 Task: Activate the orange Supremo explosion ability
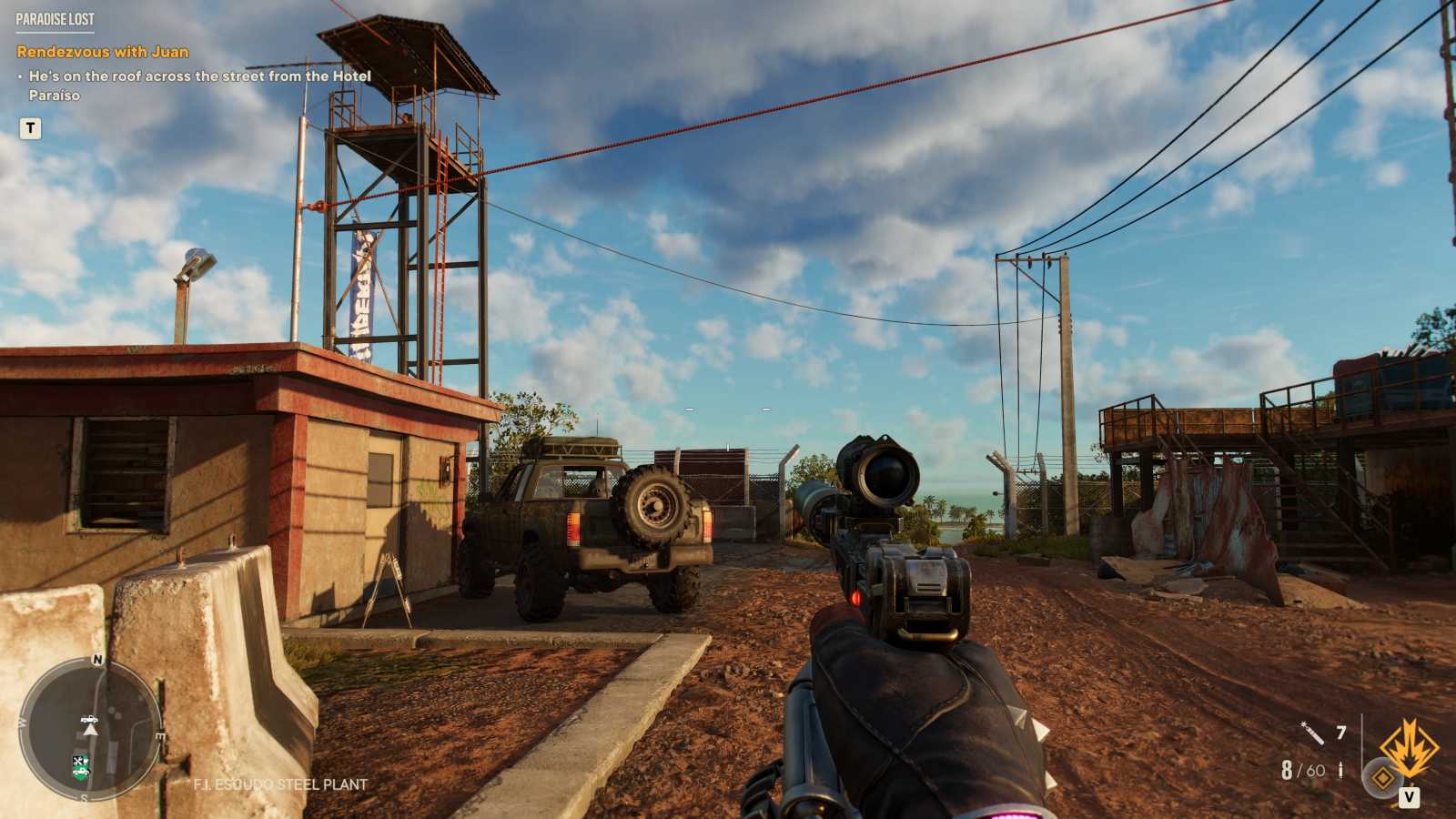(x=1409, y=747)
